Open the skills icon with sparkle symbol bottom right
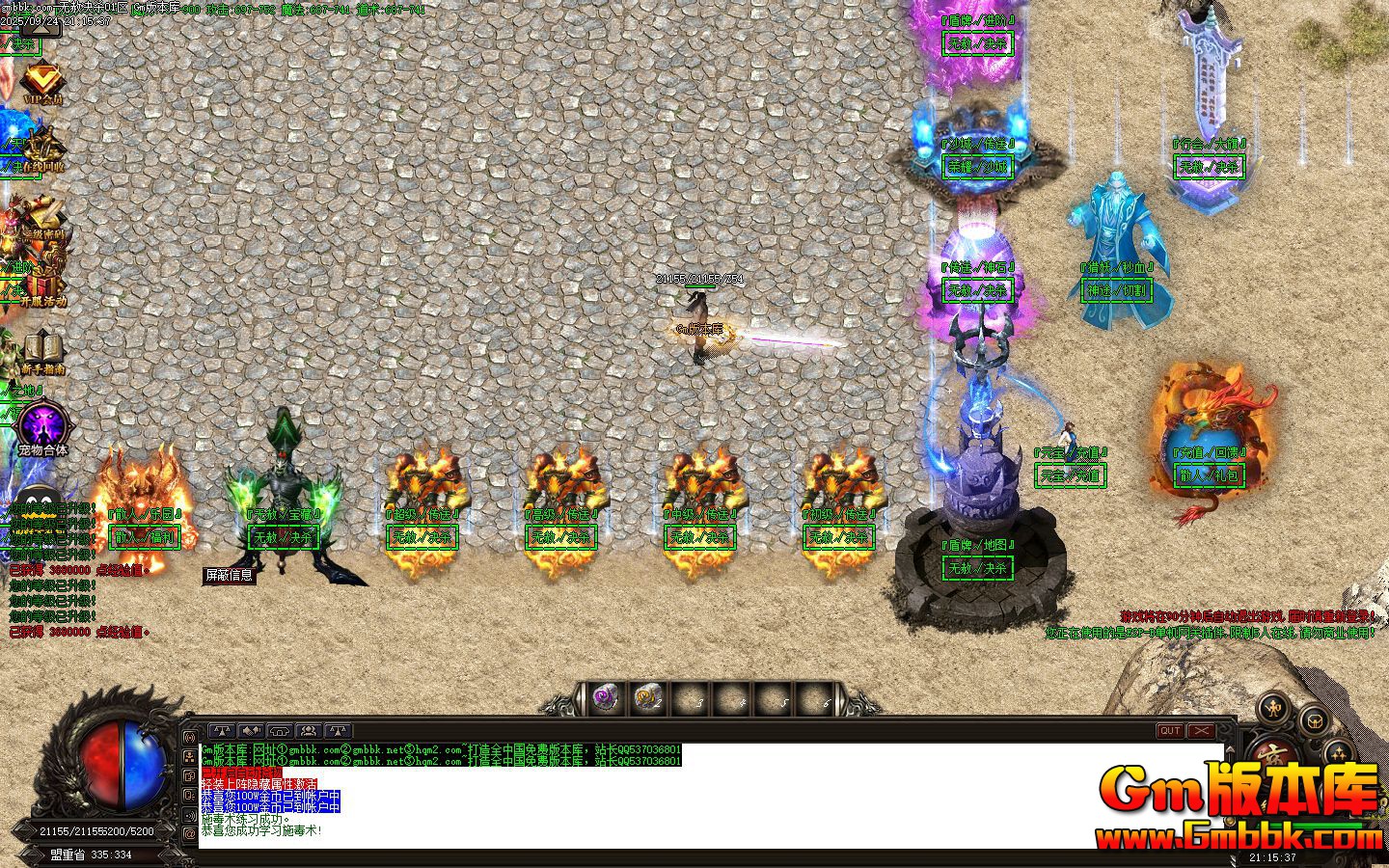This screenshot has width=1389, height=868. [1338, 752]
